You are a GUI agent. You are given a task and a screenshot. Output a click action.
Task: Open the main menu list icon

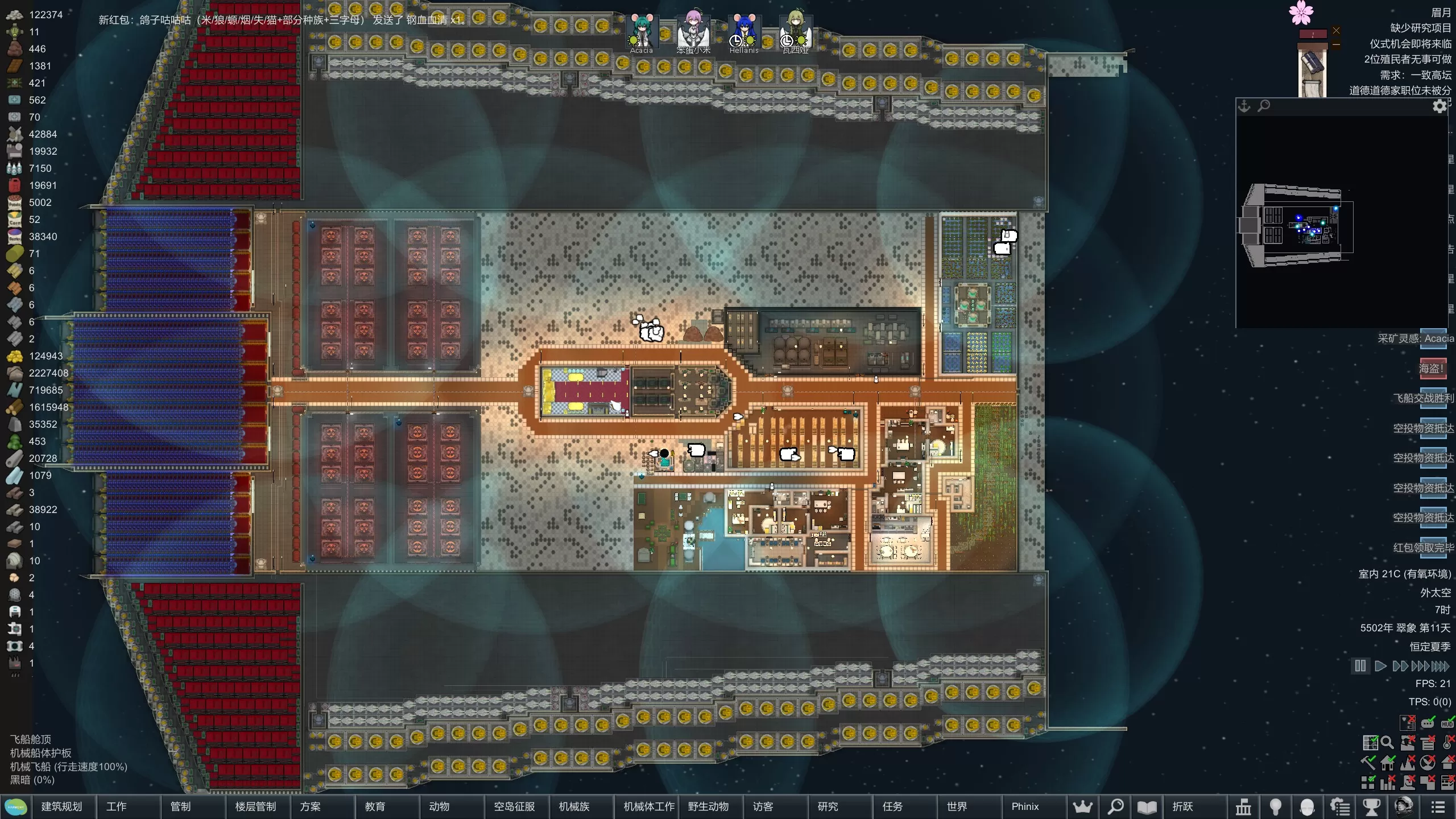1438,806
